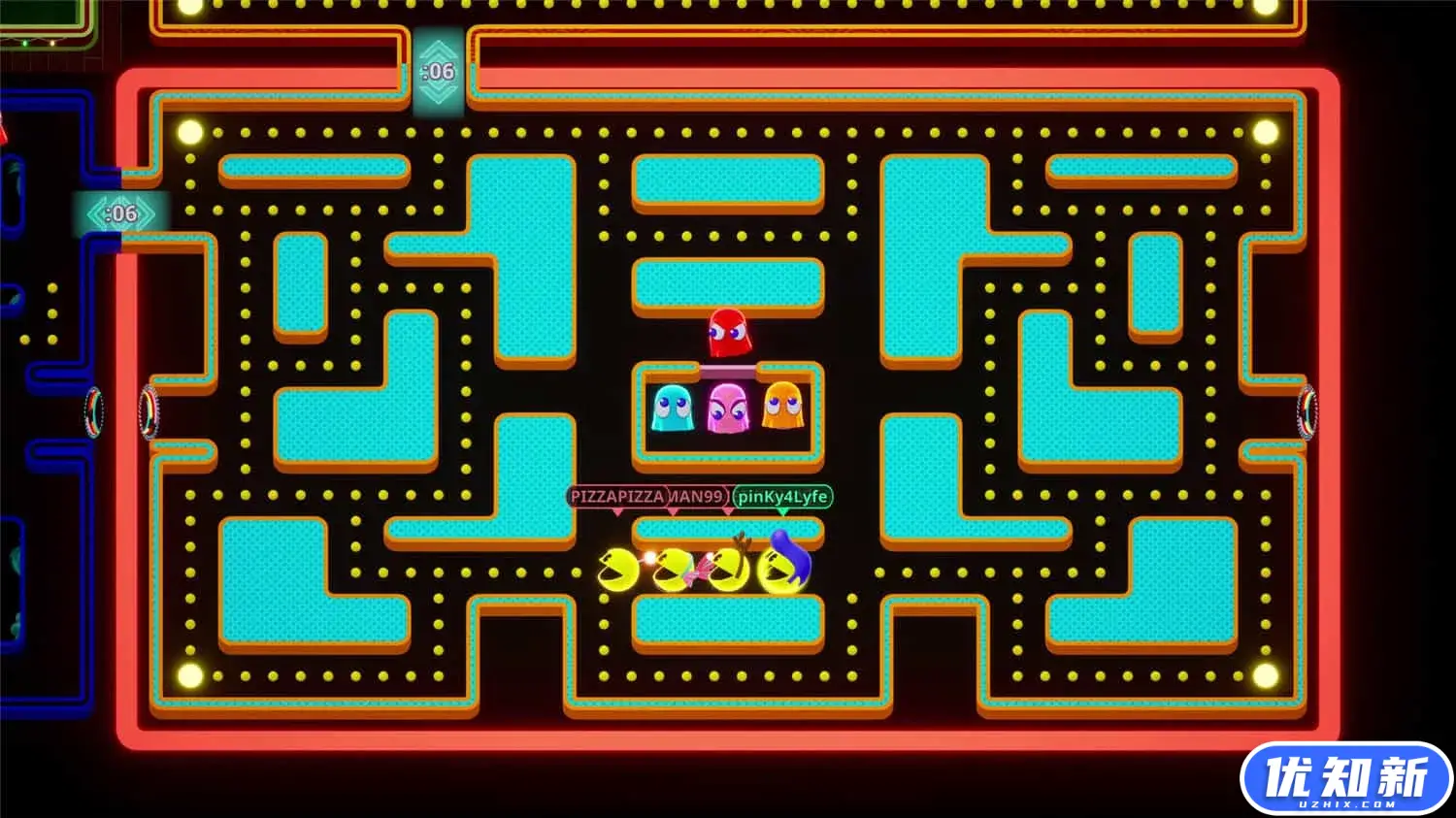Click the power pellet in the top-left corner
This screenshot has height=818, width=1456.
coord(188,132)
